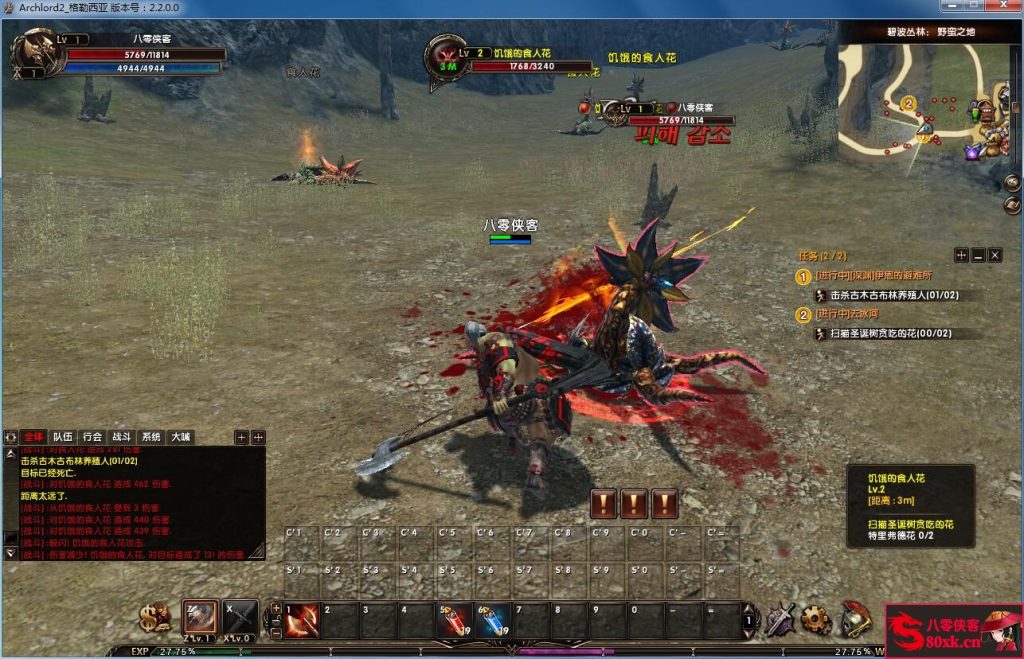Close the quest tracker panel

pyautogui.click(x=995, y=255)
